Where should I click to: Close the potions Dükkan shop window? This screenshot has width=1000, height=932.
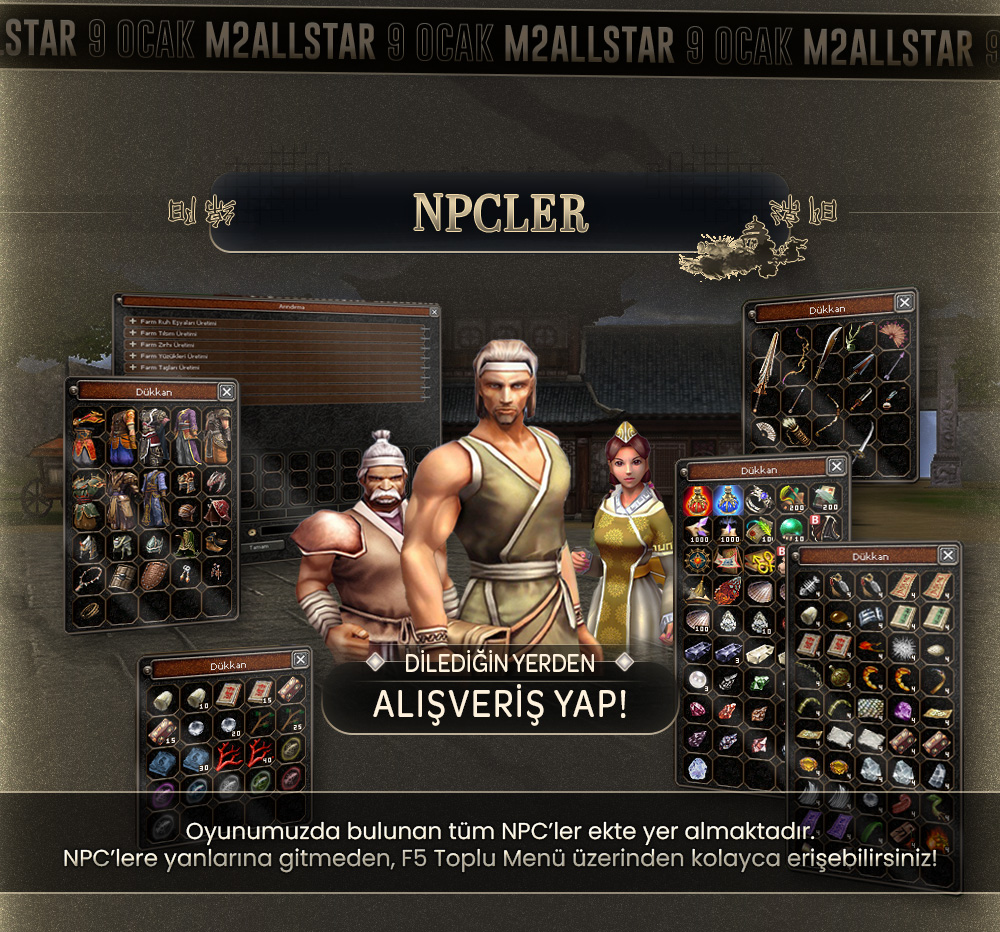pos(837,465)
